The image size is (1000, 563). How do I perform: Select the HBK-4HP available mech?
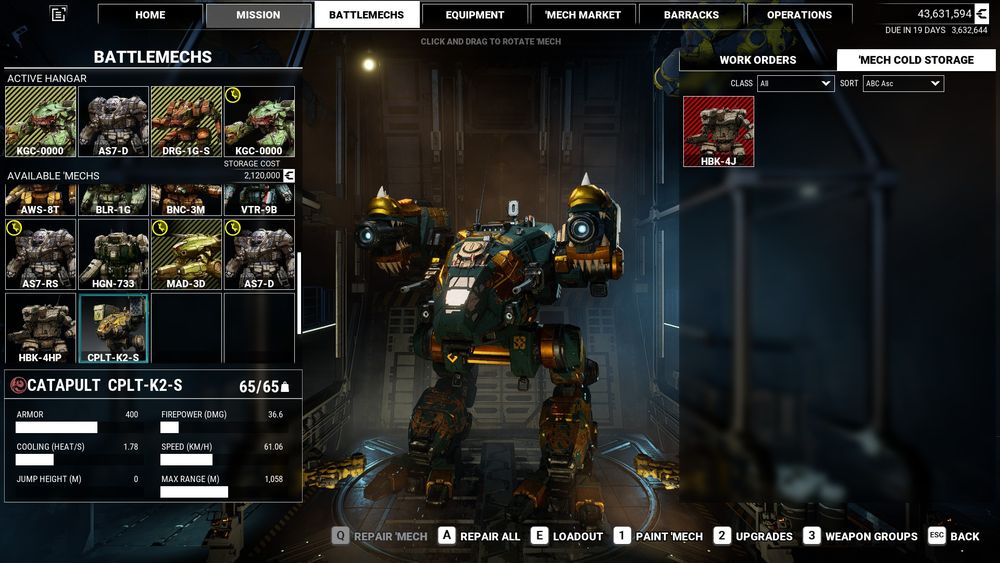point(41,327)
